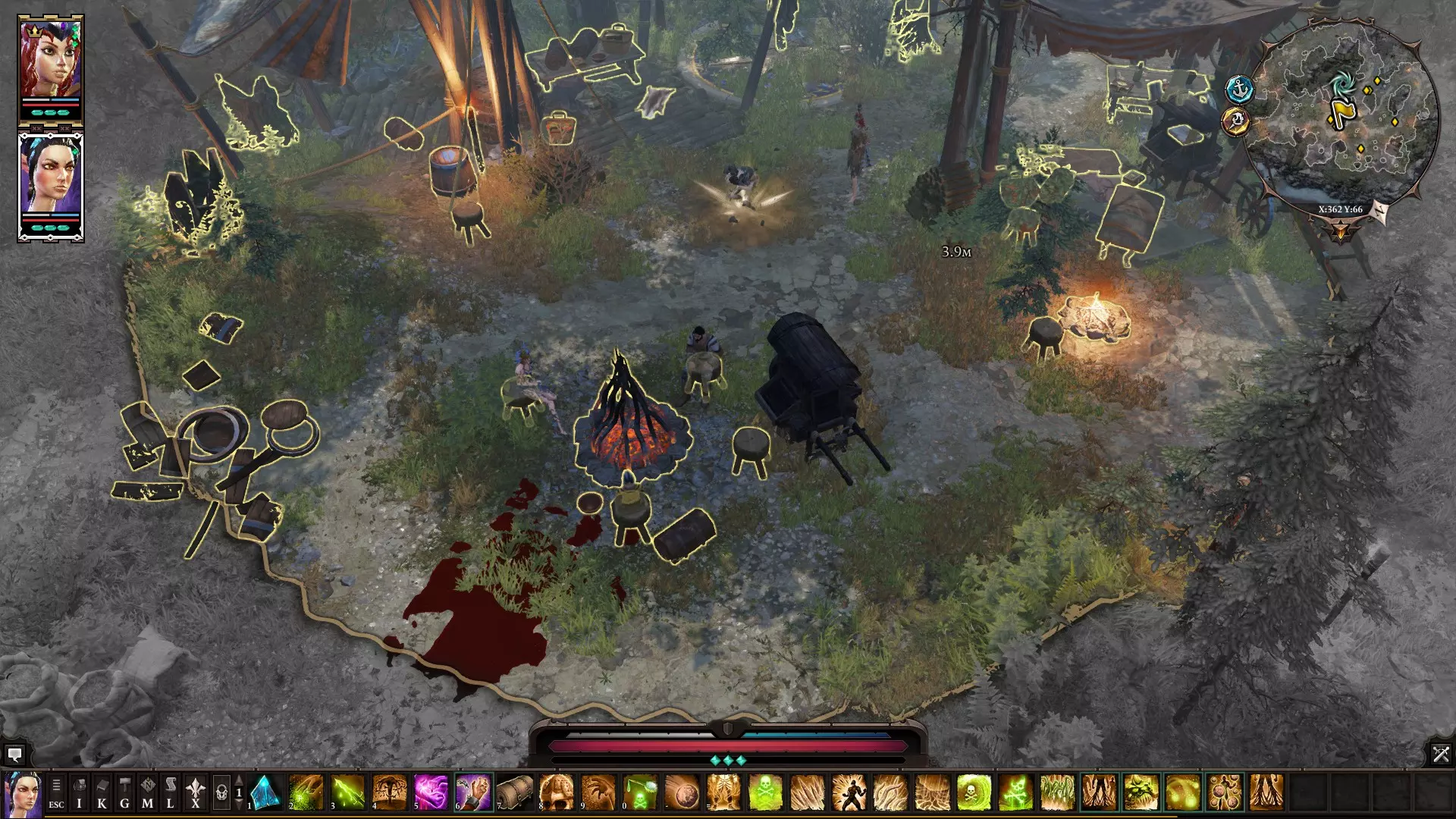Toggle the hotbar lock icon
Image resolution: width=1456 pixels, height=819 pixels.
[x=221, y=794]
